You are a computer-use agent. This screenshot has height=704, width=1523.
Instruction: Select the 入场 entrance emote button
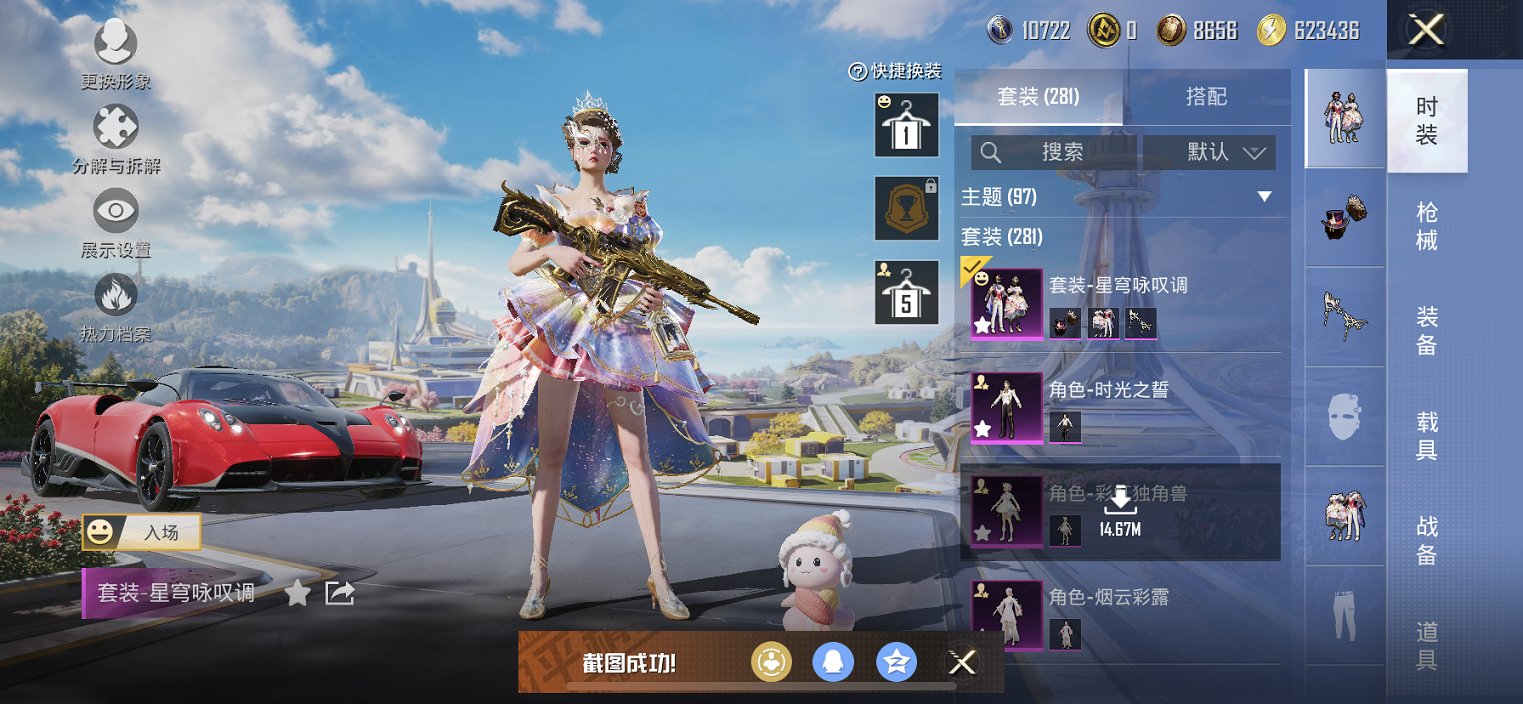click(142, 533)
